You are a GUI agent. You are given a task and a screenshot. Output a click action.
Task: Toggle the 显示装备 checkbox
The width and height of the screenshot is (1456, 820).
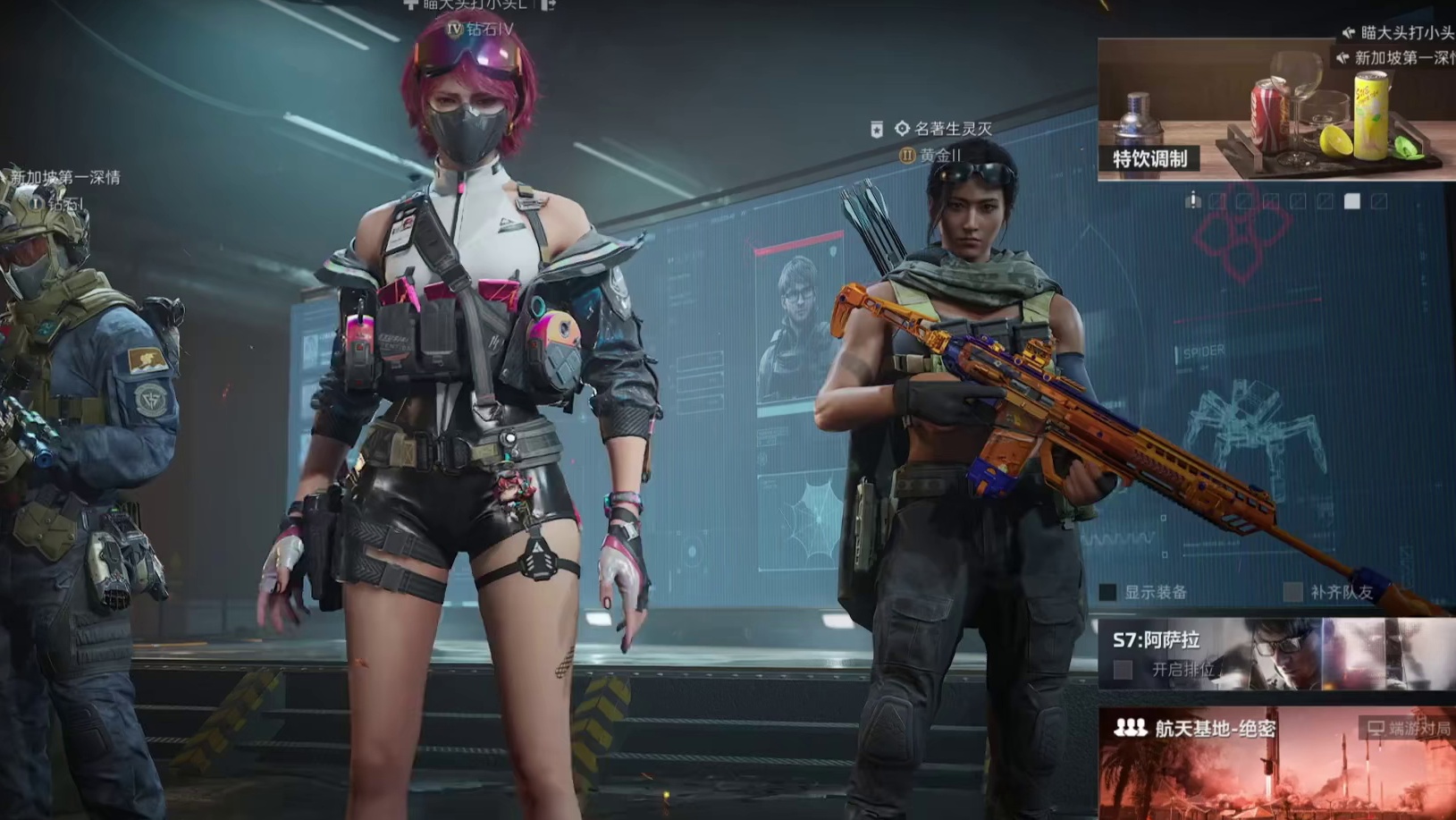click(1108, 592)
